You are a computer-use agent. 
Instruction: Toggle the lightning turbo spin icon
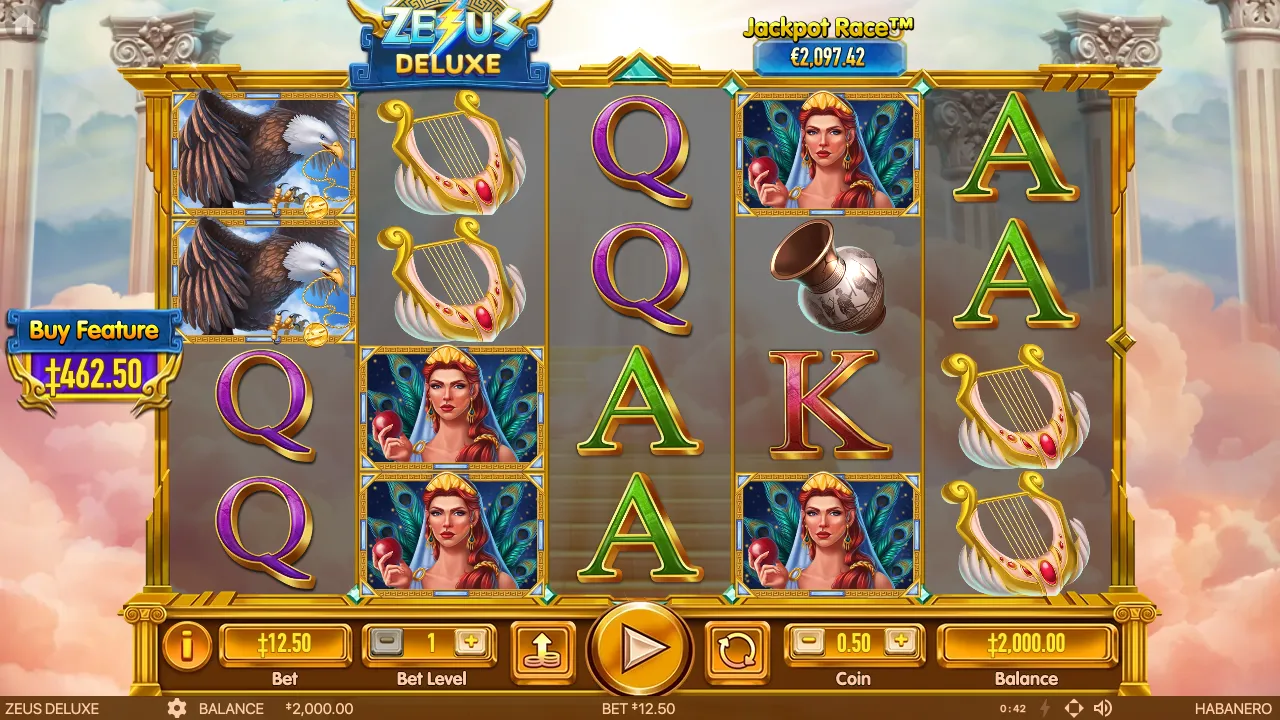click(1045, 707)
